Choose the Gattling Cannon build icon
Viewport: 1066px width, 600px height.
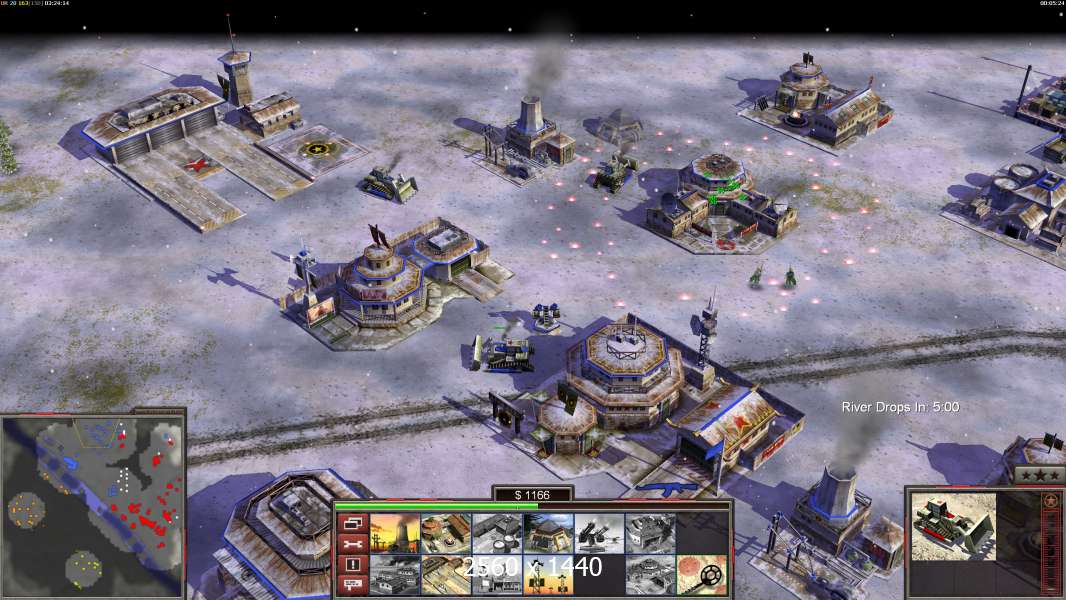[x=595, y=534]
